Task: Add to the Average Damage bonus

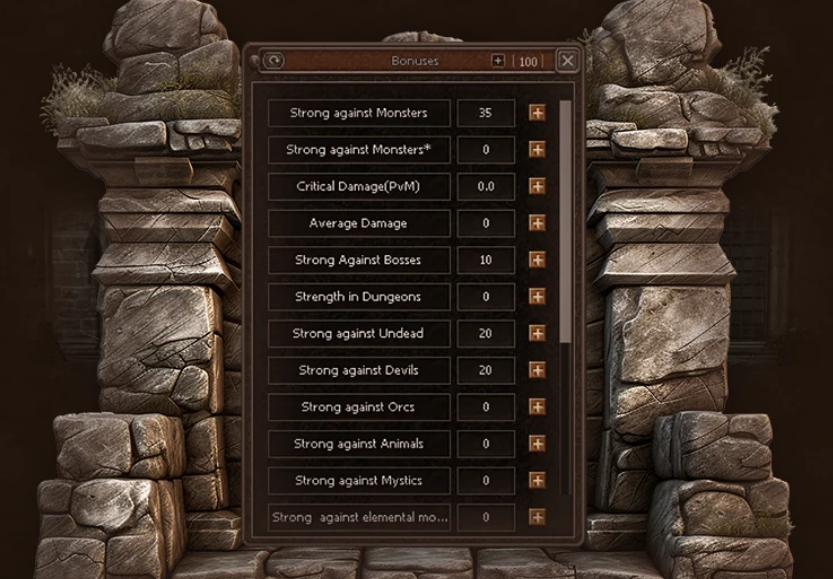Action: tap(537, 223)
